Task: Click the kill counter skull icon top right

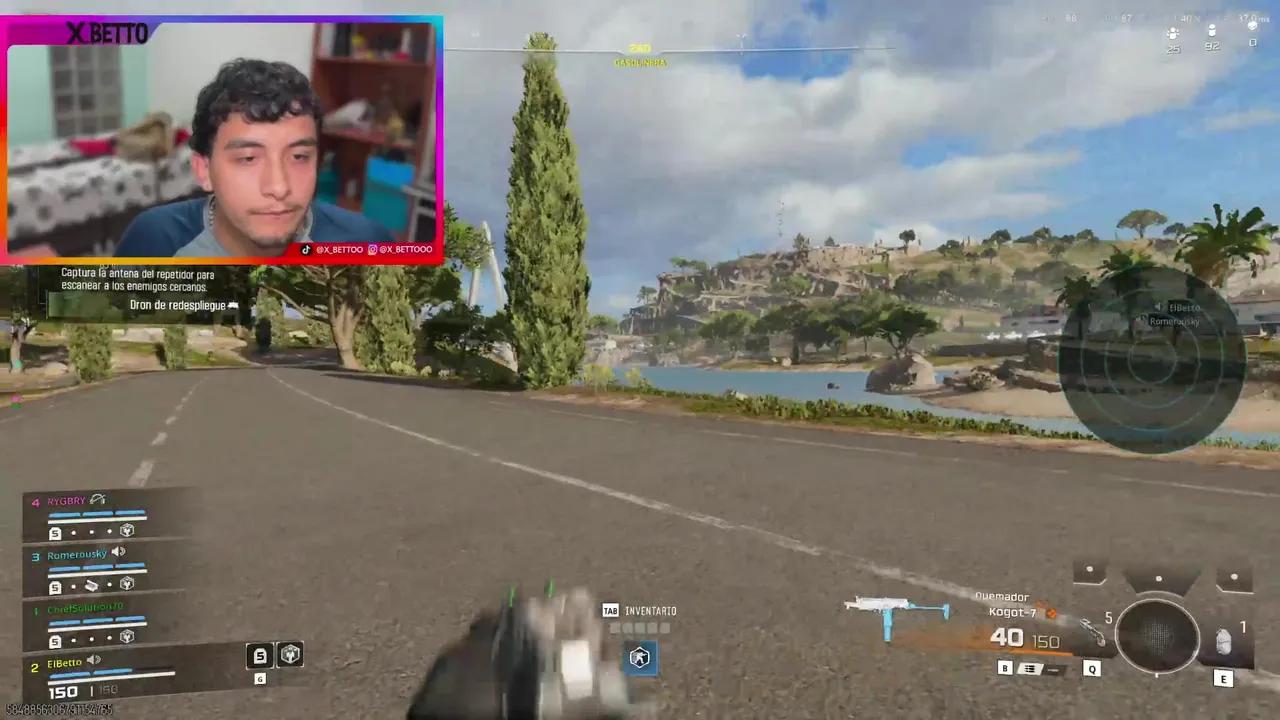Action: click(x=1252, y=27)
